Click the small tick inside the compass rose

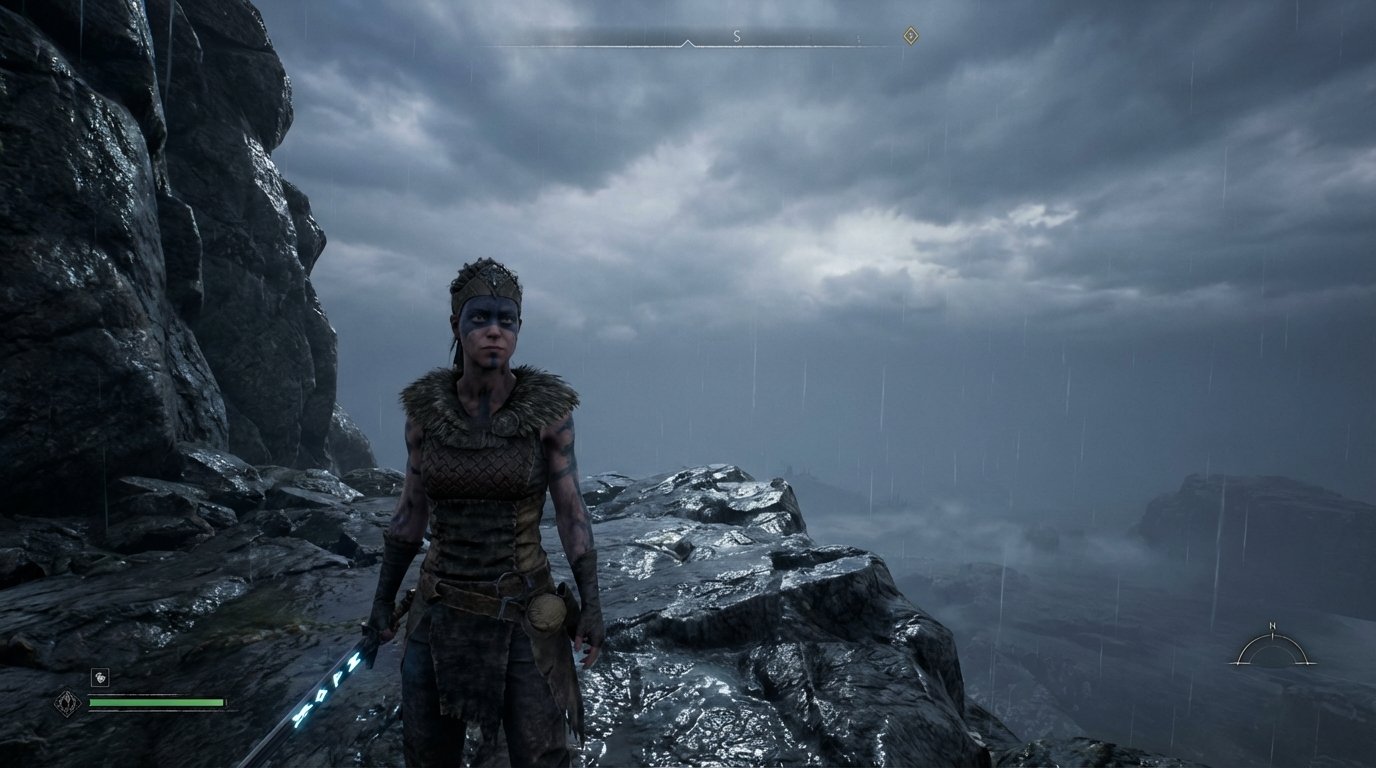[x=1273, y=637]
